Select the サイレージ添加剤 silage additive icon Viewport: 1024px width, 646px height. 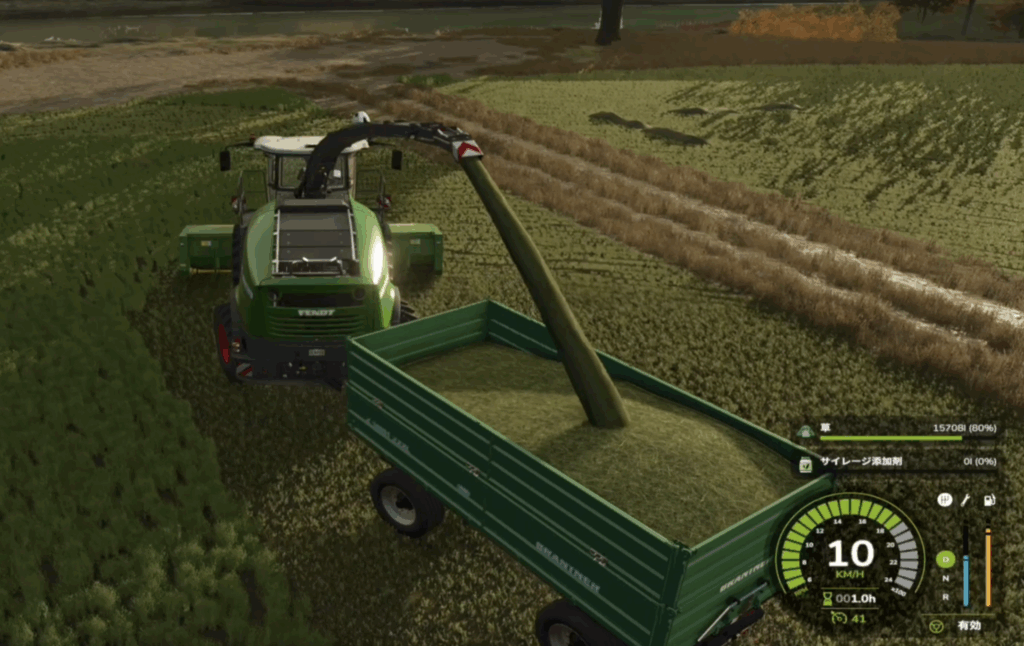[x=805, y=464]
